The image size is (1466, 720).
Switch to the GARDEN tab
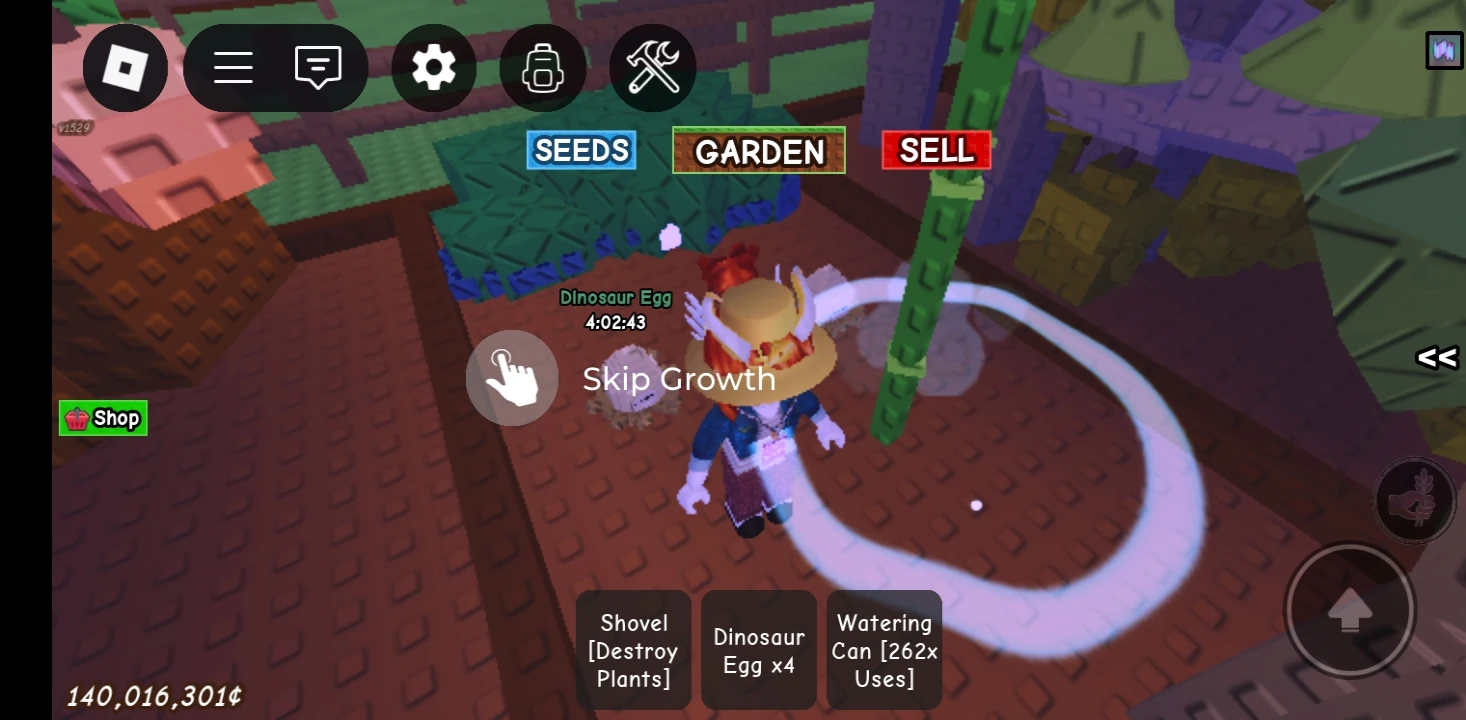(758, 151)
